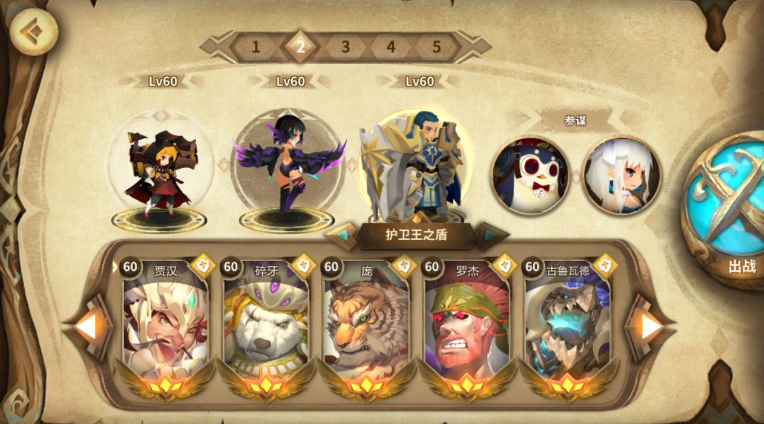
Task: Switch to team preset 1
Action: click(x=255, y=46)
